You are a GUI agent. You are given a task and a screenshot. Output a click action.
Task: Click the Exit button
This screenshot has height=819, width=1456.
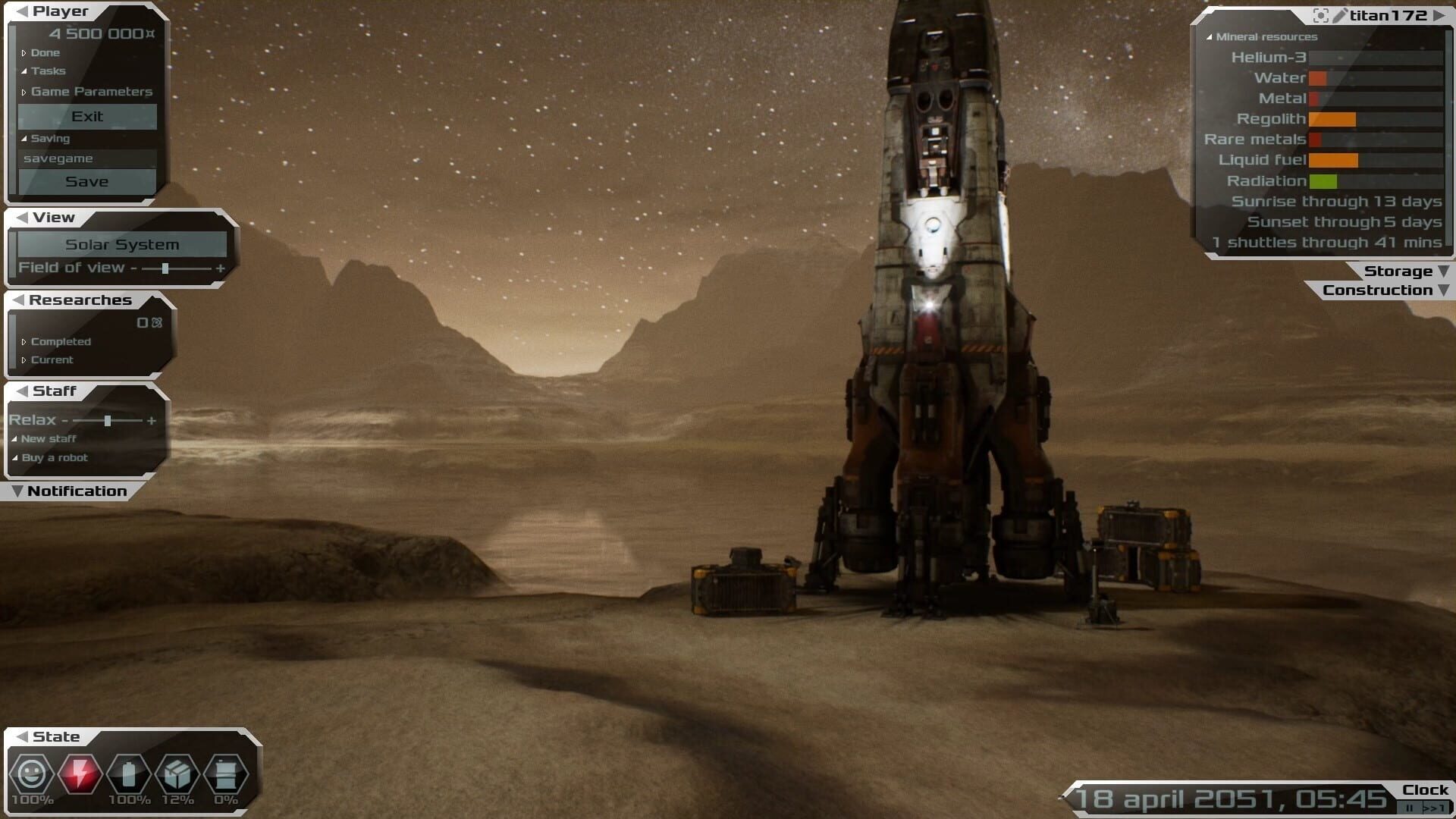87,117
